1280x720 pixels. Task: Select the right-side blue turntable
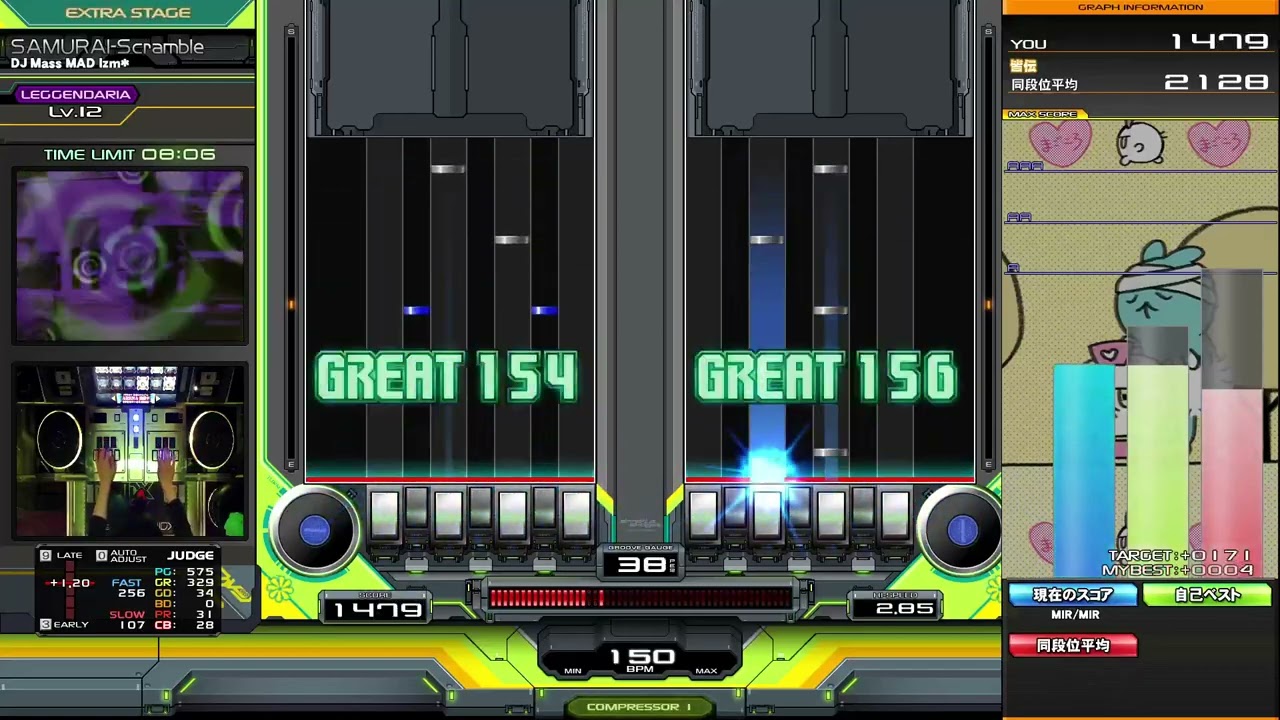[x=960, y=532]
